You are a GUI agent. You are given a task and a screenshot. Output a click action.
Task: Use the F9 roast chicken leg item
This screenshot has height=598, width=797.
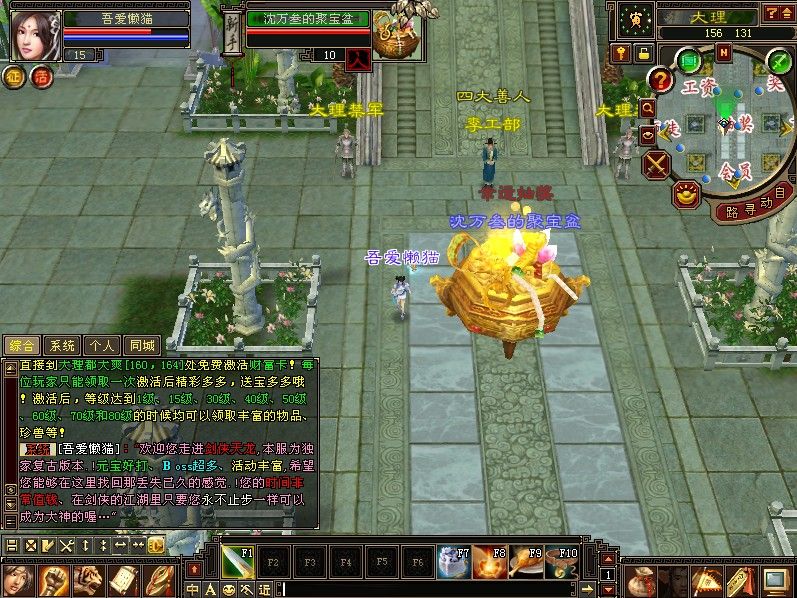coord(527,562)
